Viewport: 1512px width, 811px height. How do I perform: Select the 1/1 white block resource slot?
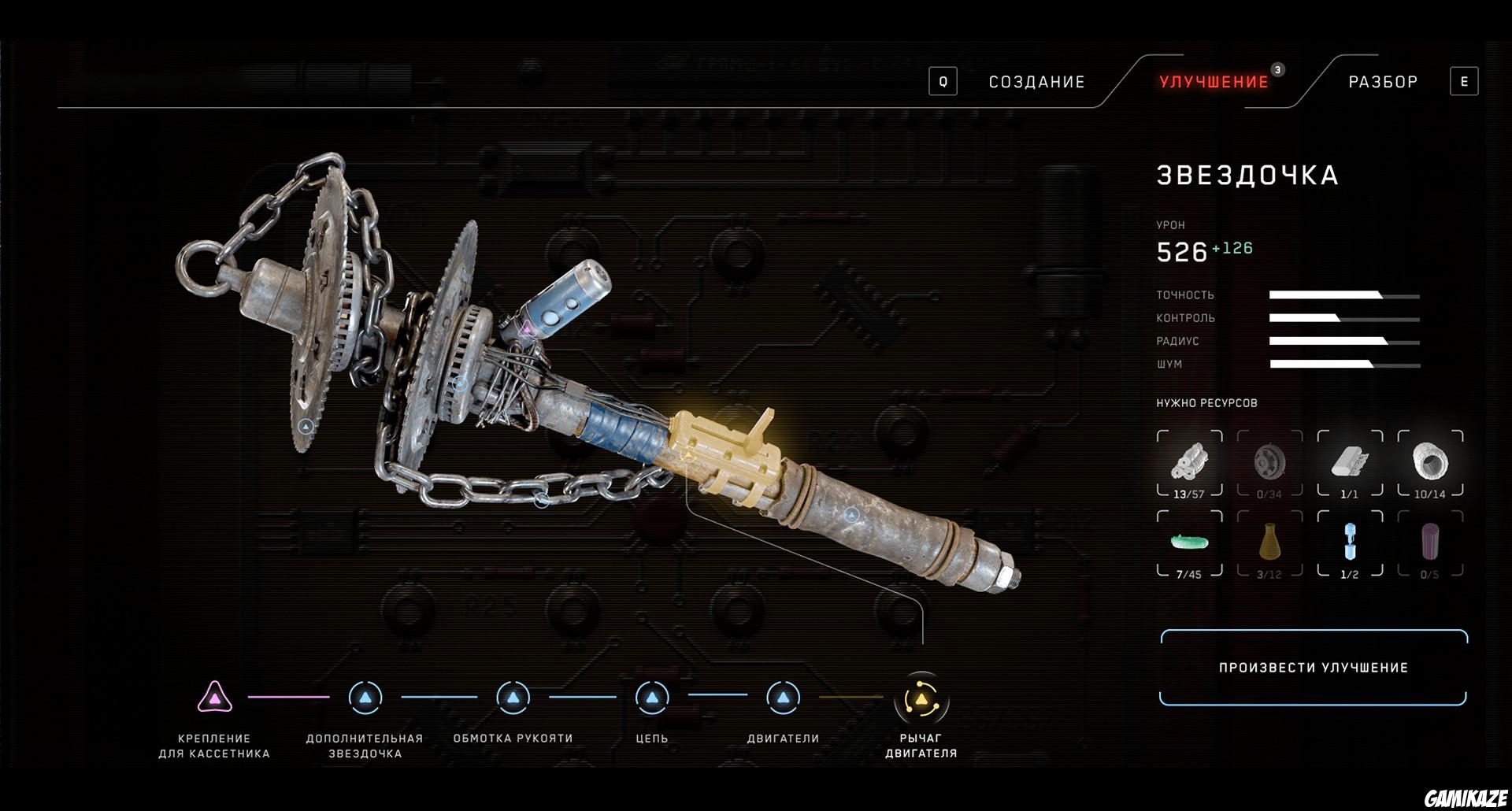pos(1350,463)
